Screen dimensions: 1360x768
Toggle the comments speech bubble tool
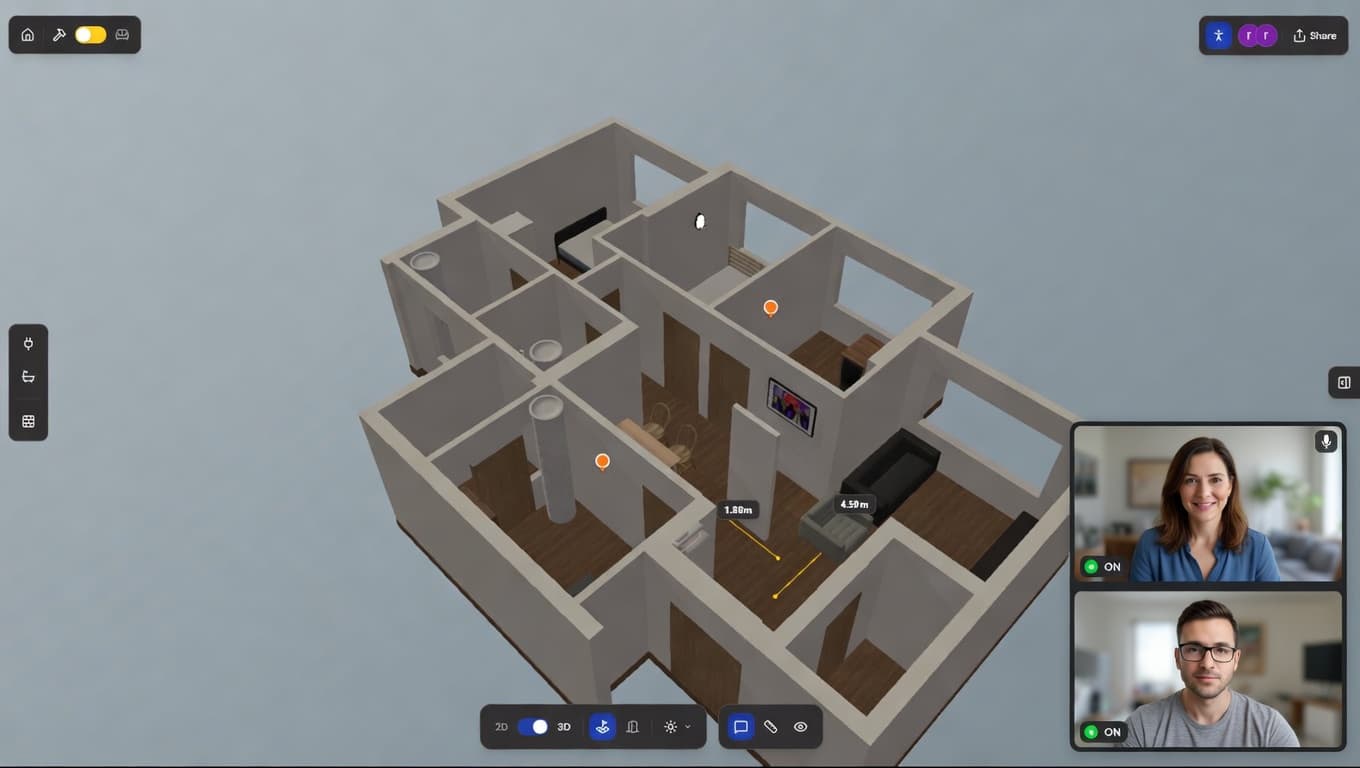[741, 727]
